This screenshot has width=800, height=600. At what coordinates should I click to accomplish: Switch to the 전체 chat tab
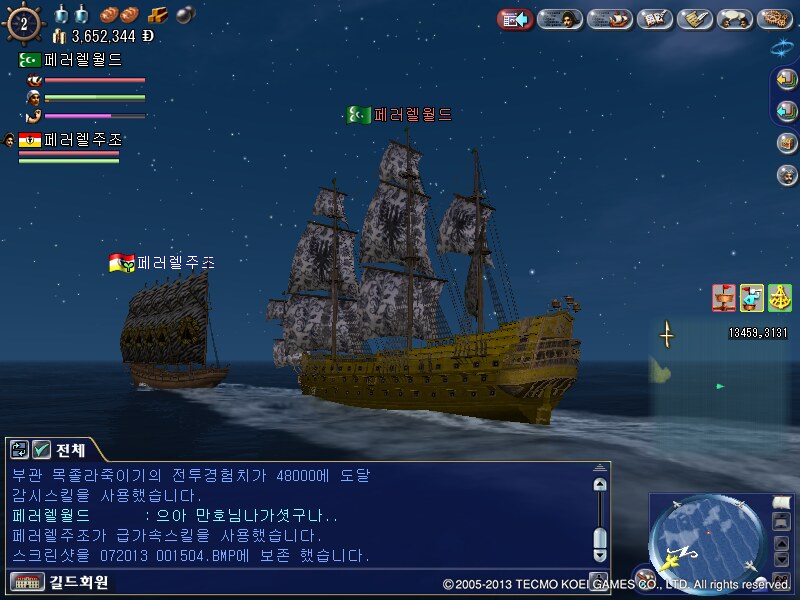point(68,449)
